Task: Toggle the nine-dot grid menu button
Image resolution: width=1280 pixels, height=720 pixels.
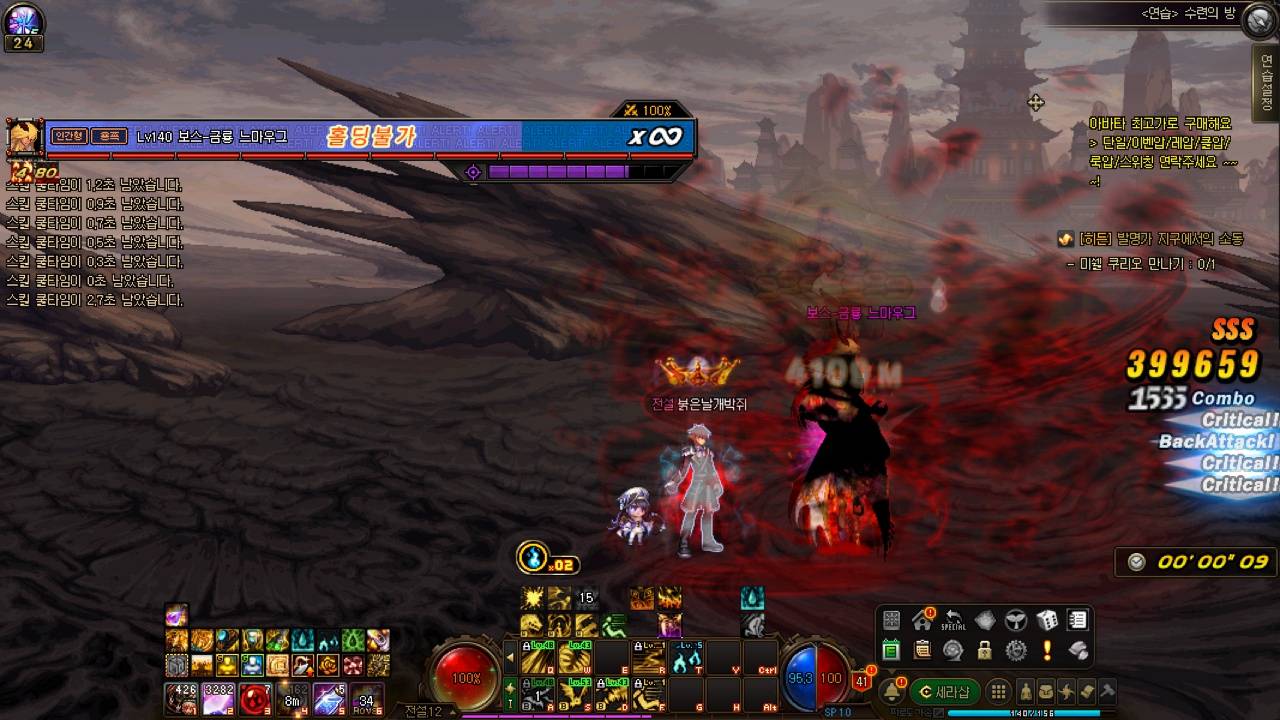Action: pyautogui.click(x=998, y=692)
